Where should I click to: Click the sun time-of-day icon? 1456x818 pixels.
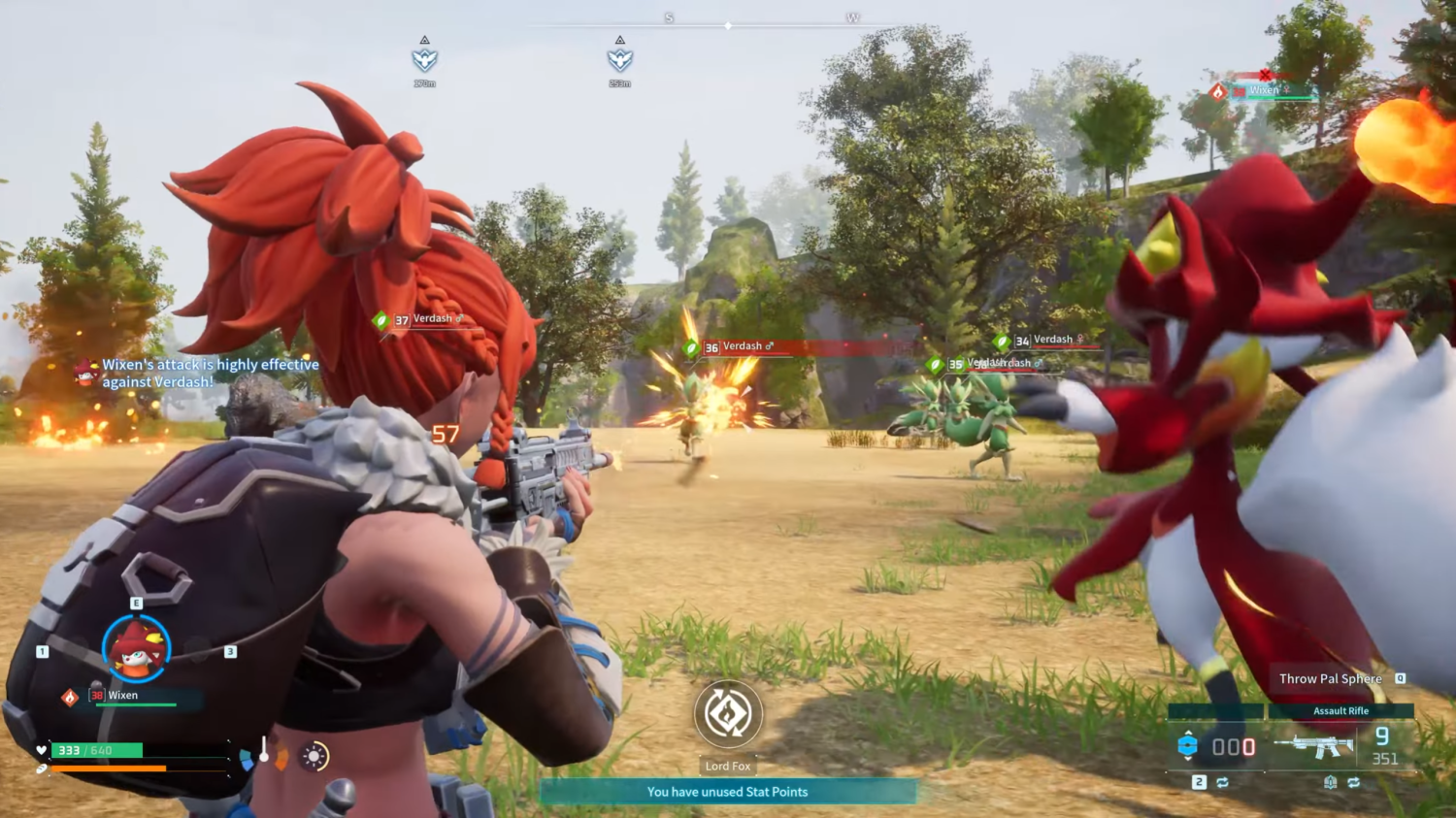point(314,756)
